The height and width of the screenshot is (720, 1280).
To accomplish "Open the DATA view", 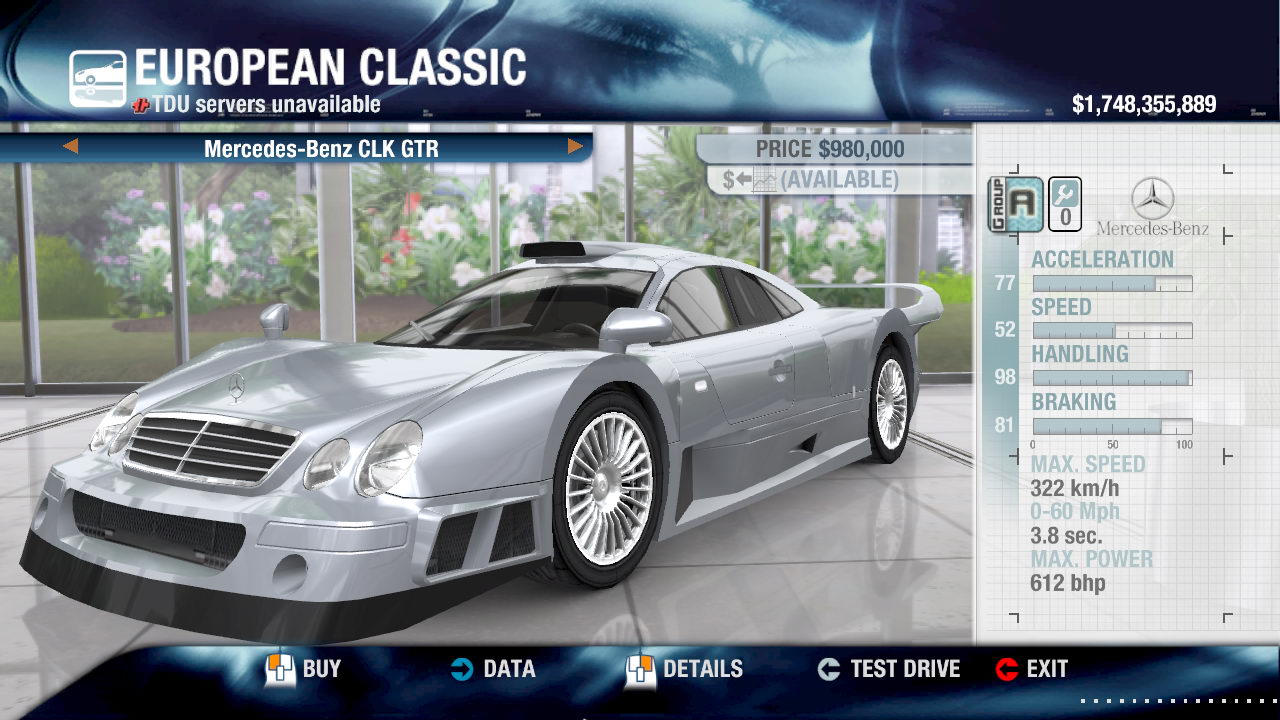I will [x=492, y=669].
